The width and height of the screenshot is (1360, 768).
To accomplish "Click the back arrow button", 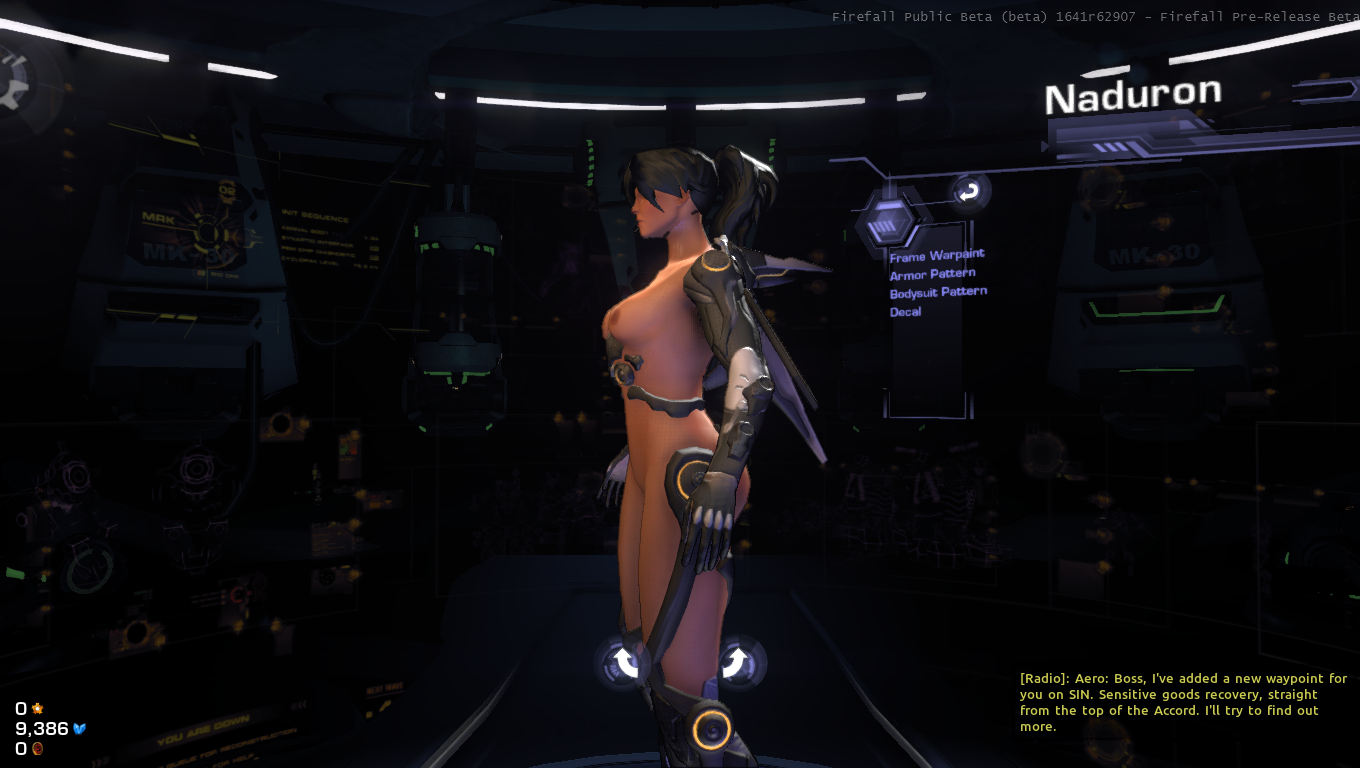I will click(968, 192).
